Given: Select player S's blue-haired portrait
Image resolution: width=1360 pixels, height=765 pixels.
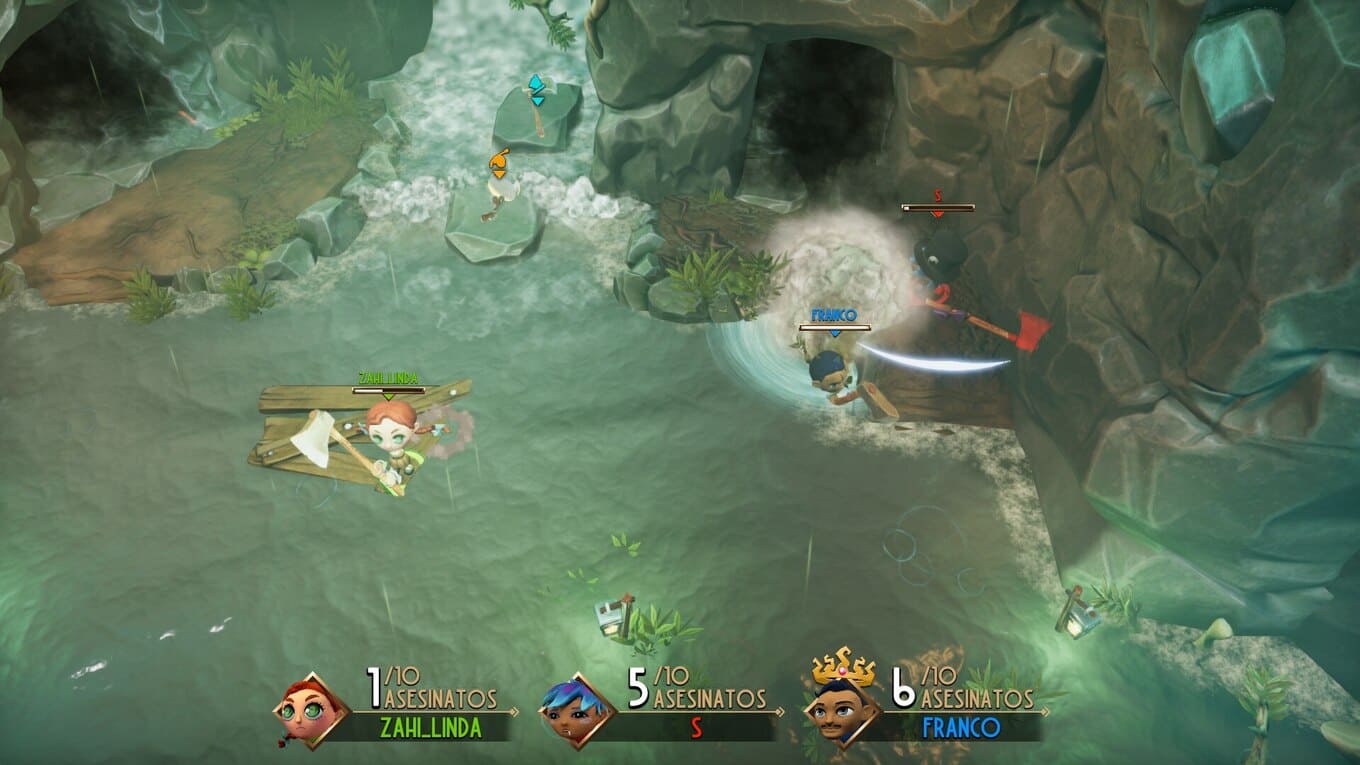Looking at the screenshot, I should click(577, 710).
